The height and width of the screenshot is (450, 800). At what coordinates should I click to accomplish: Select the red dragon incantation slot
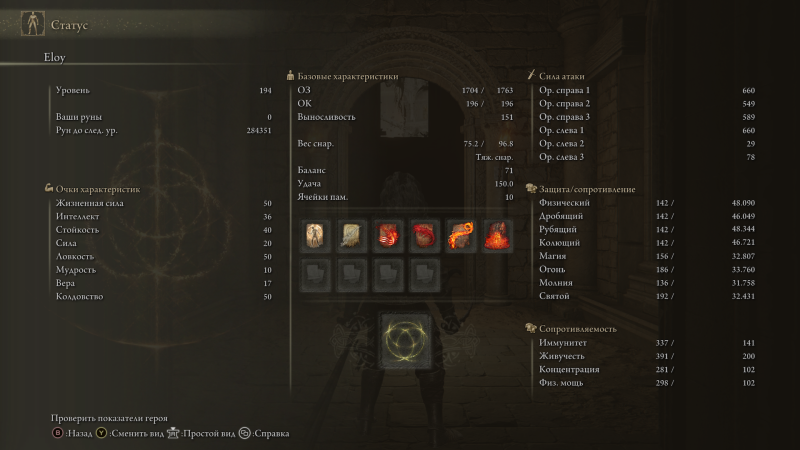[425, 236]
